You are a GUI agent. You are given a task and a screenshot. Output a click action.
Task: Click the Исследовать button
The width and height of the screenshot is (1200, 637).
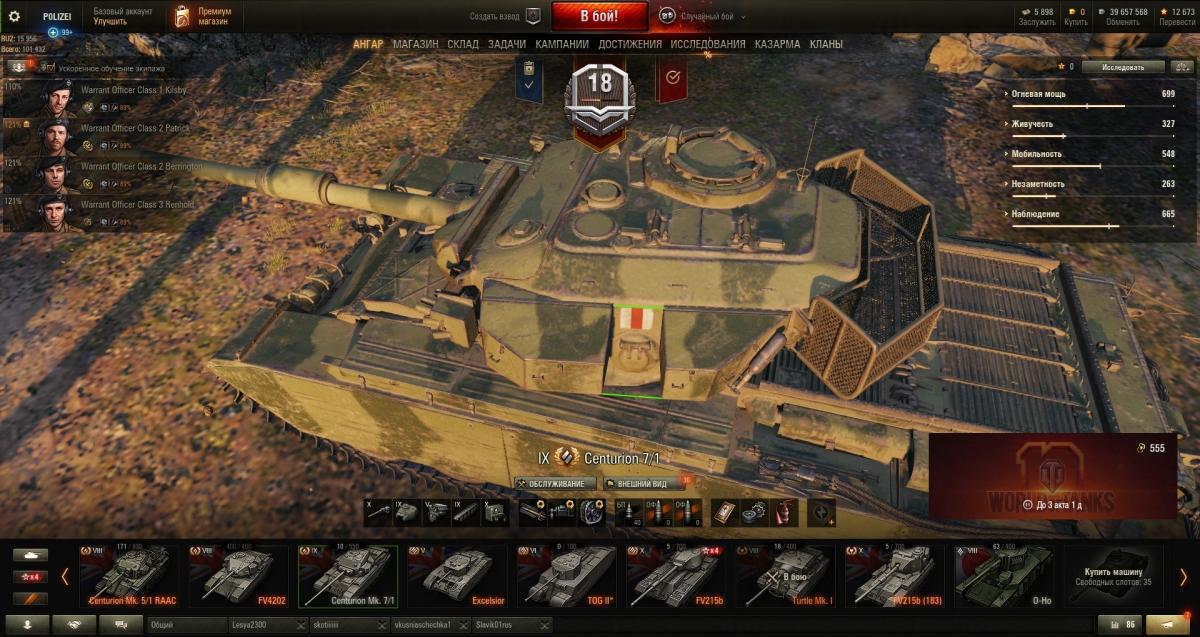tap(1122, 67)
